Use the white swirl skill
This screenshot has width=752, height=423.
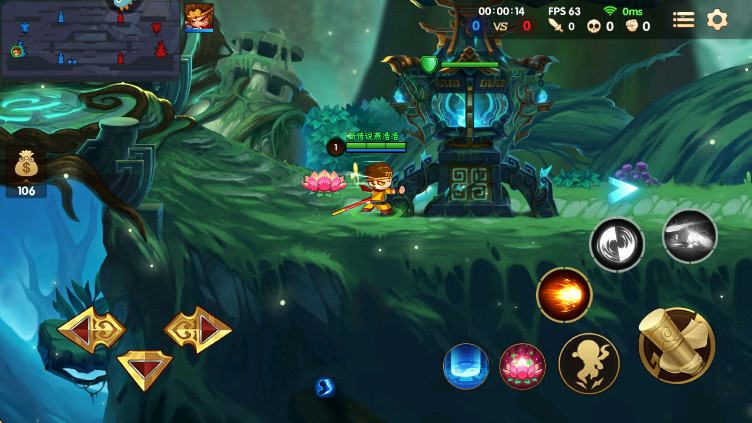(x=617, y=244)
